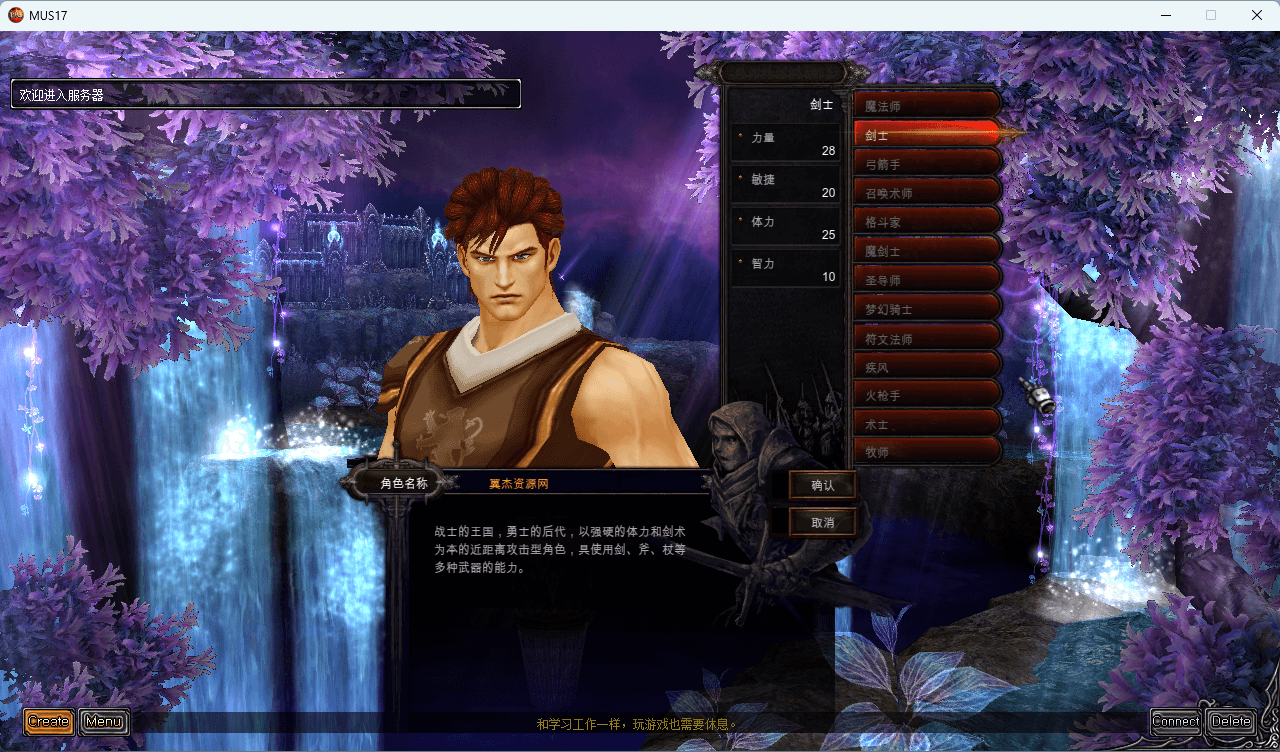Open the Menu button
Viewport: 1280px width, 752px height.
point(104,721)
